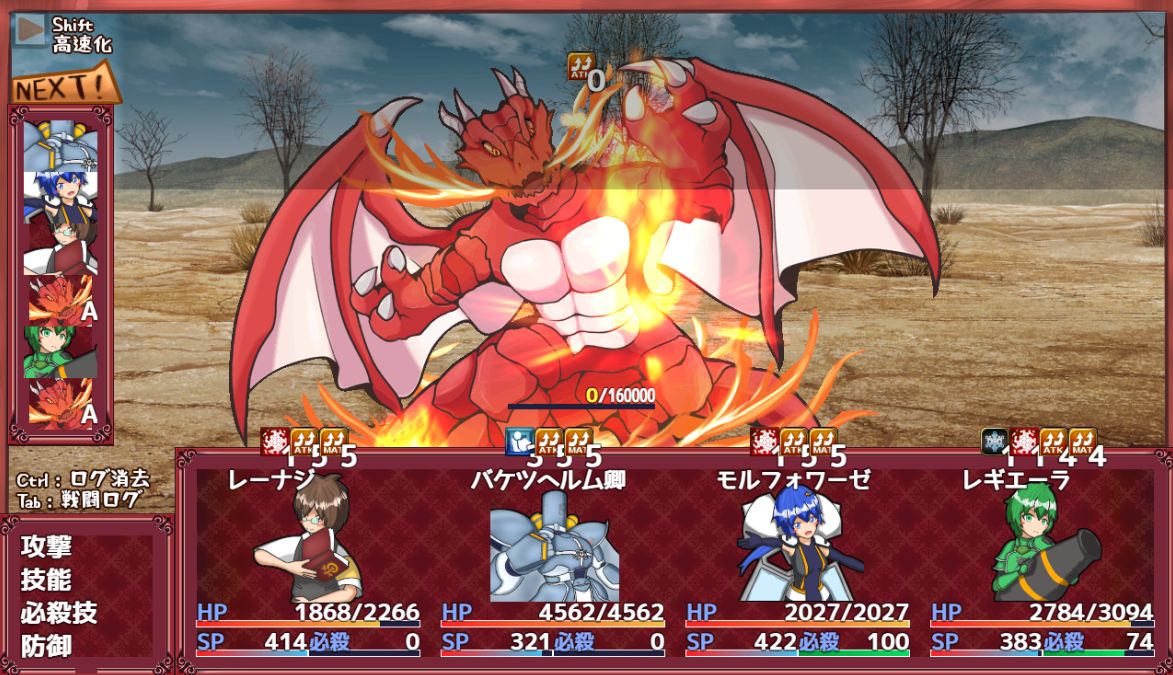This screenshot has width=1173, height=675.
Task: Choose the 必殺技 special move command
Action: [x=59, y=613]
